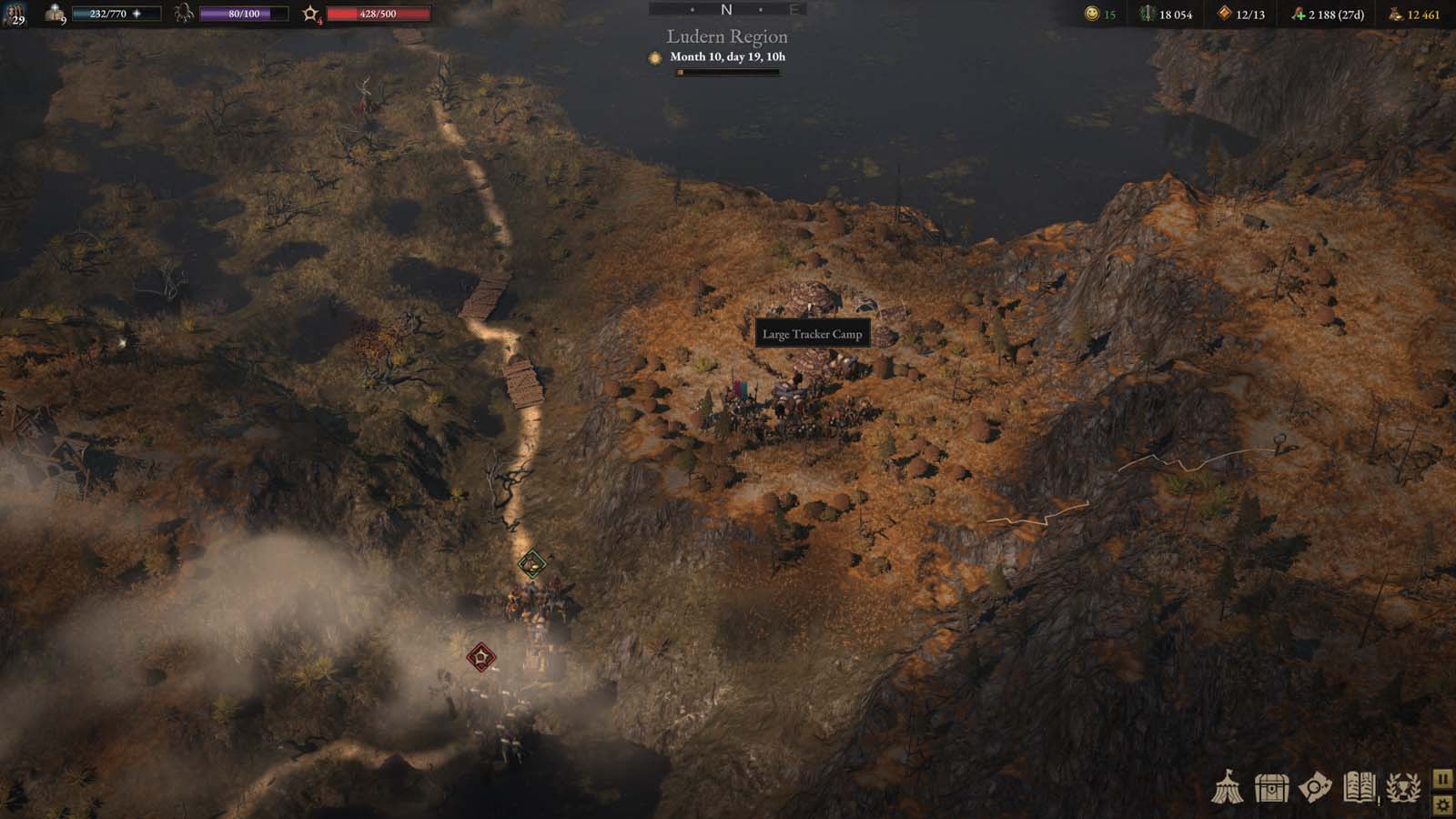This screenshot has width=1456, height=819.
Task: Pause the game with the pause button
Action: pos(1444,779)
